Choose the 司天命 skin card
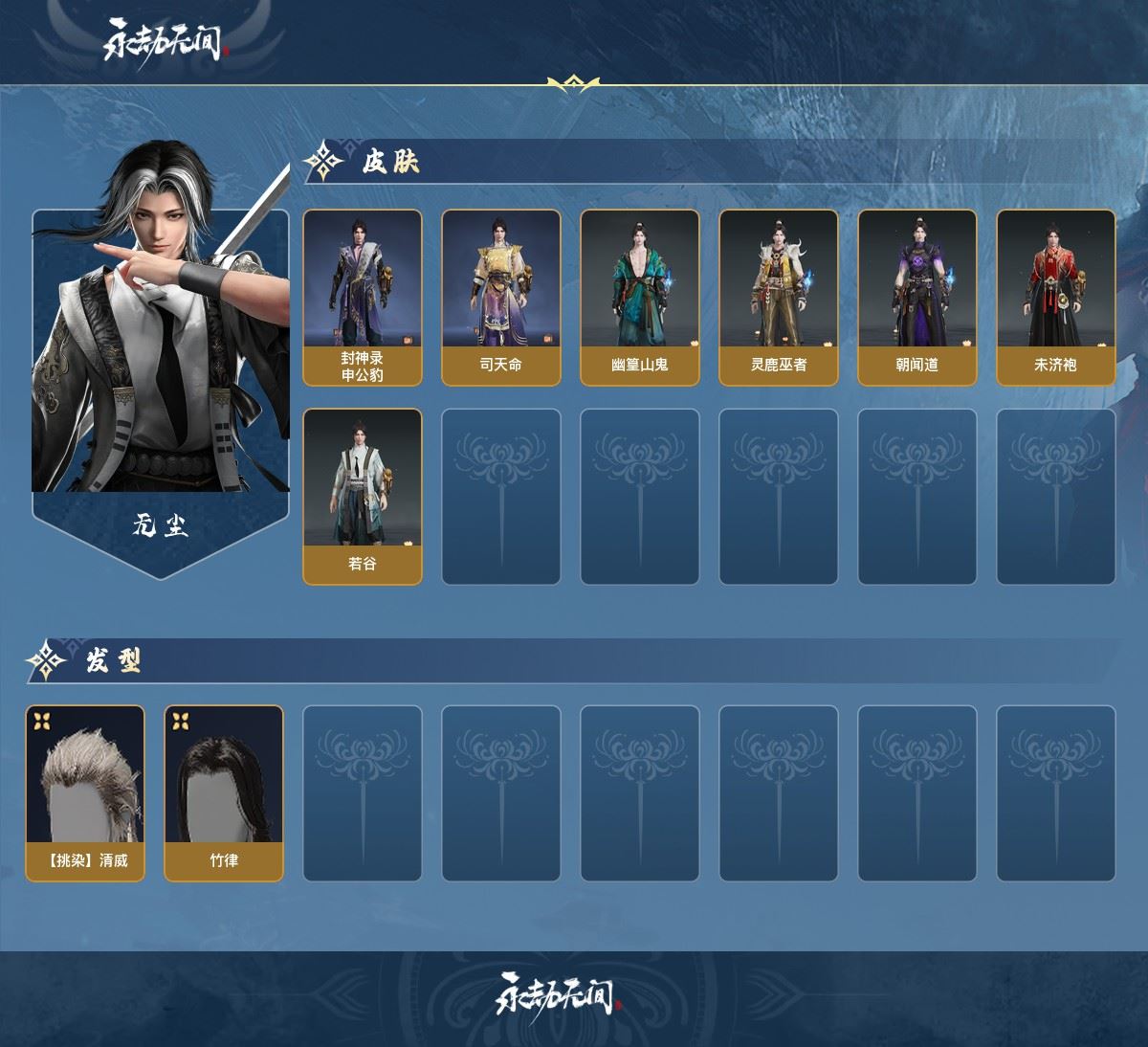This screenshot has width=1148, height=1047. [x=501, y=297]
